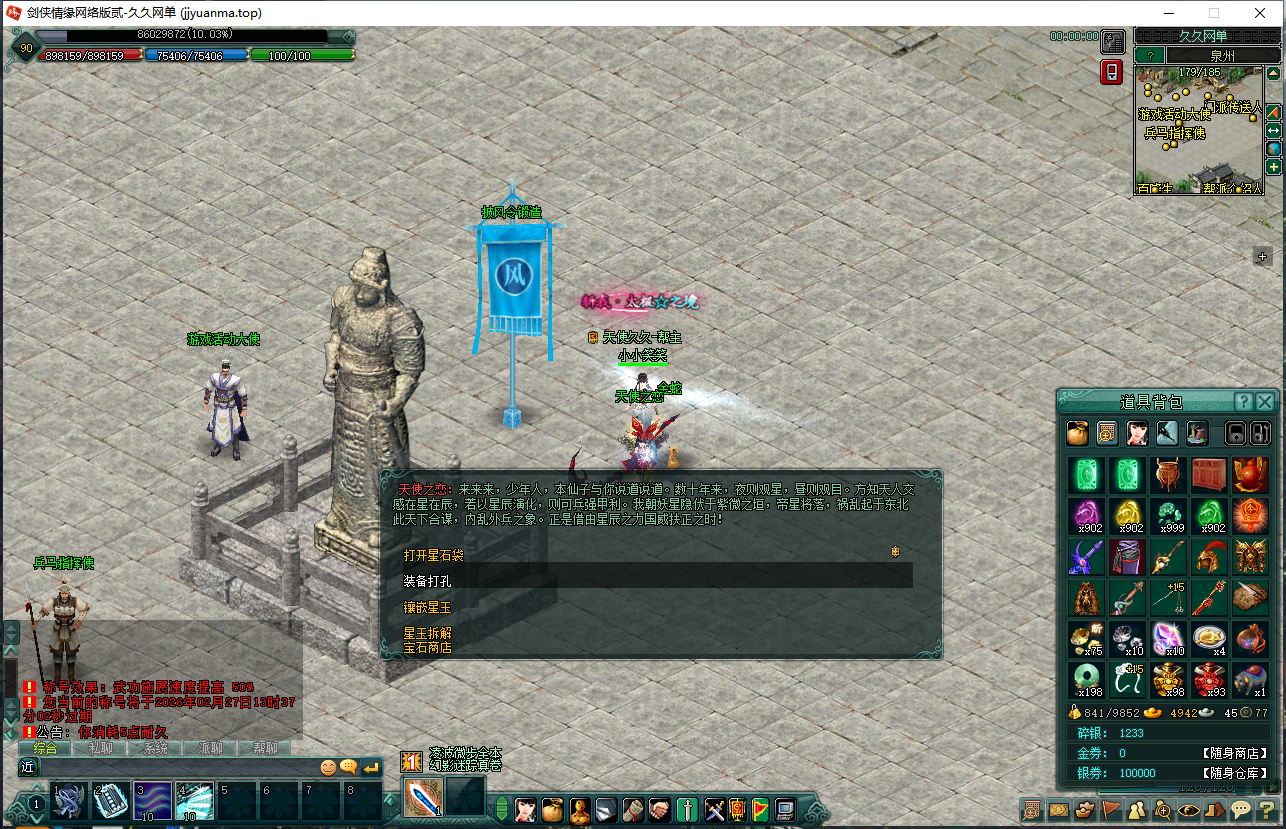Open the 随身商店 portable shop

pyautogui.click(x=1235, y=753)
